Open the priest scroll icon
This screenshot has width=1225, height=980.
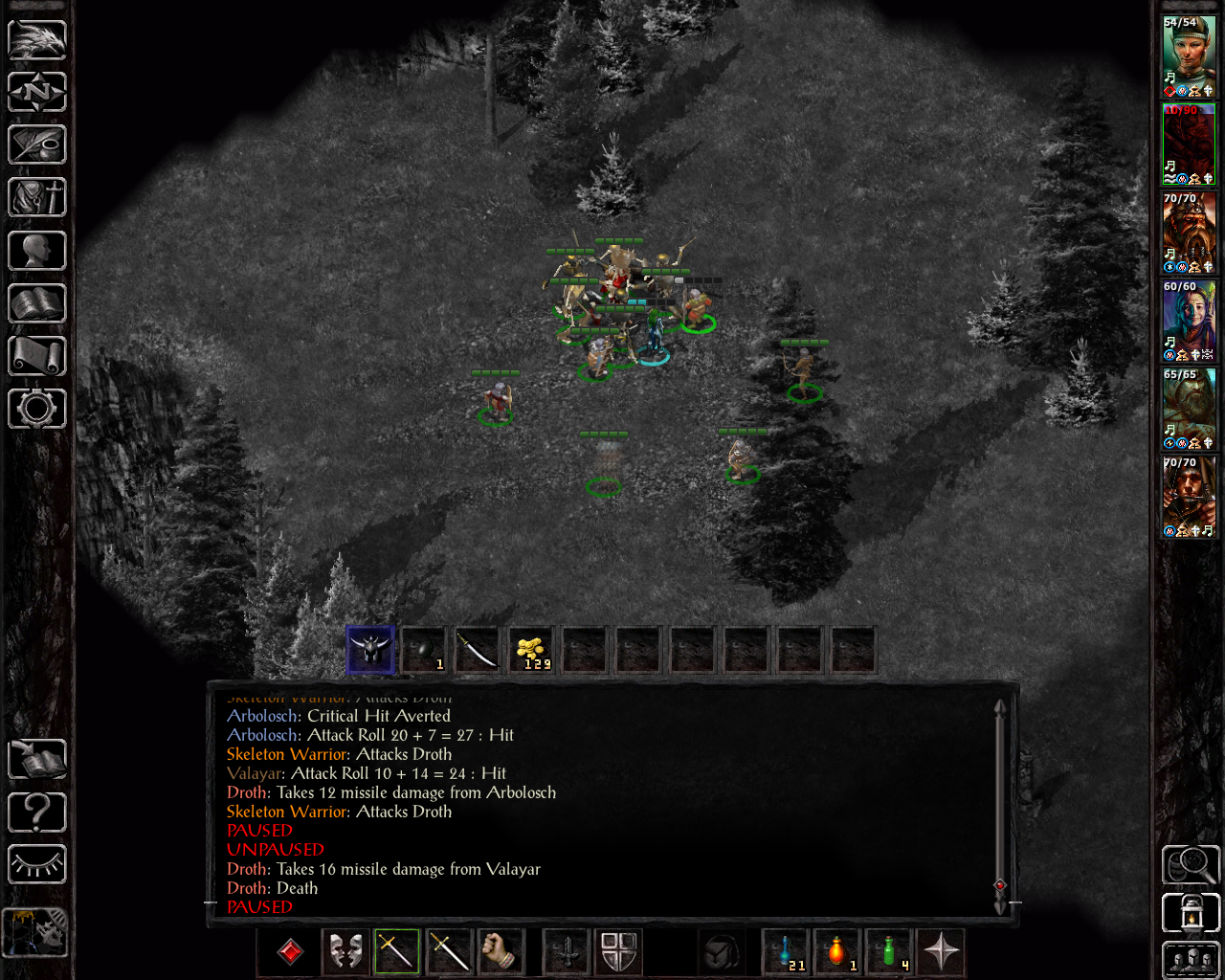pyautogui.click(x=37, y=356)
